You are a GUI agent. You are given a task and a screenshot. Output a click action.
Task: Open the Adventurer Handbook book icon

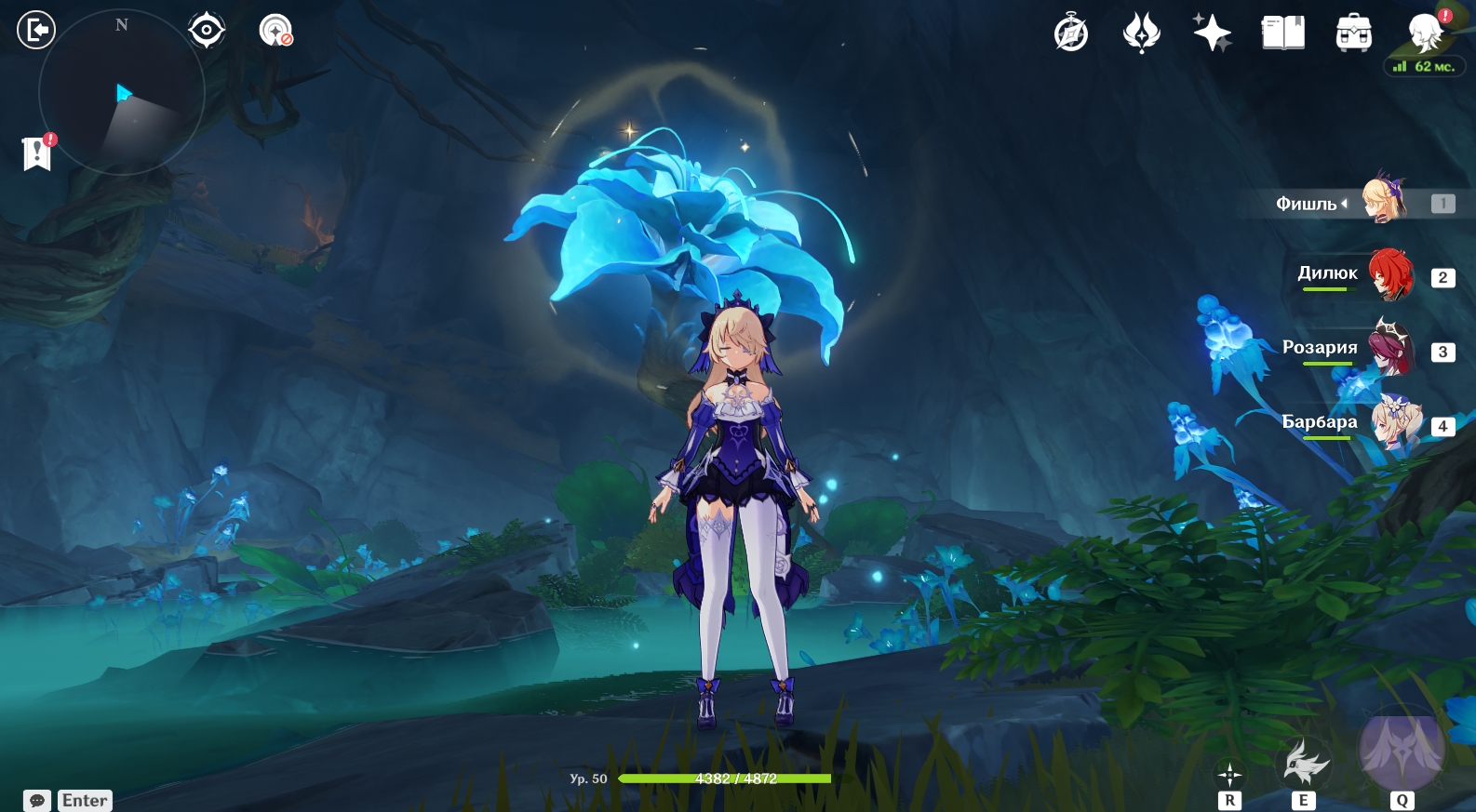[x=1283, y=33]
